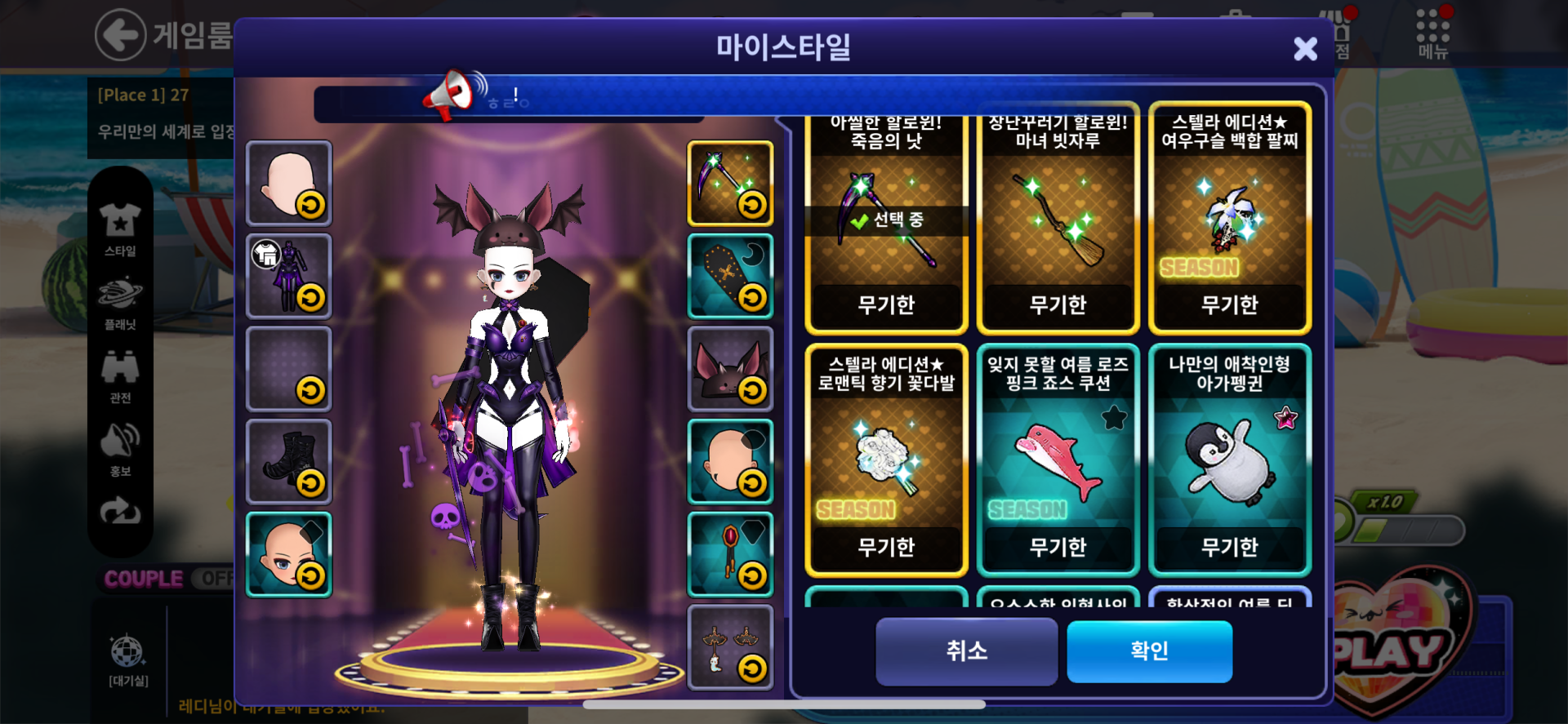Image resolution: width=1568 pixels, height=724 pixels.
Task: Select the bat-ear hat slot
Action: click(x=730, y=369)
